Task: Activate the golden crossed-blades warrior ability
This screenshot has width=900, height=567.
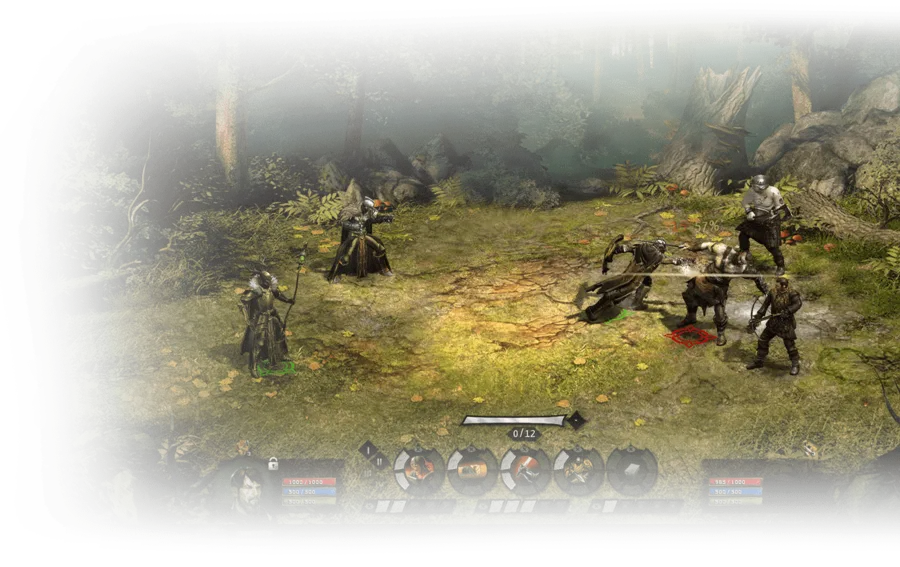Action: [578, 470]
